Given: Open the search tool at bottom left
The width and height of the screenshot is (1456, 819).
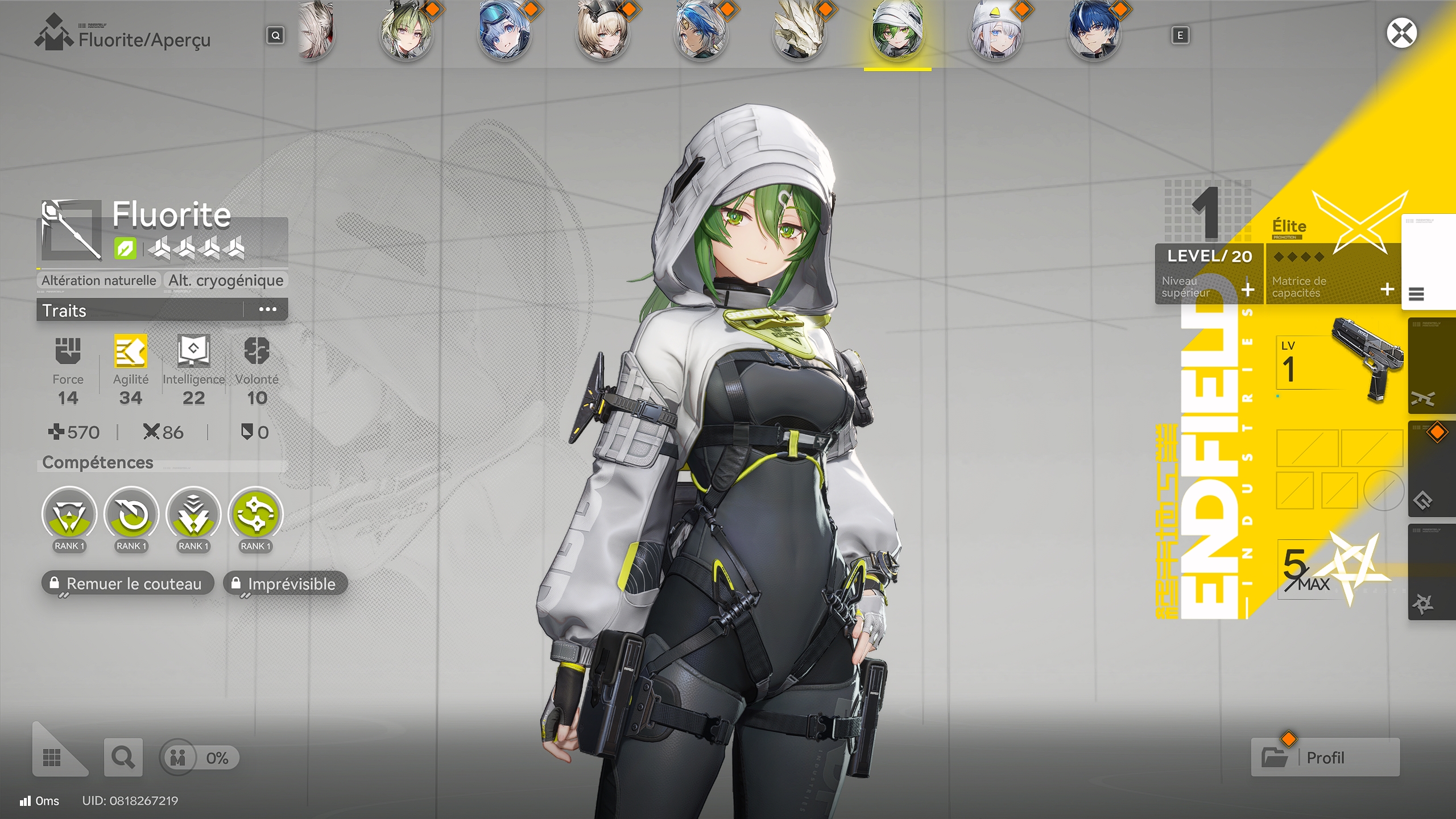Looking at the screenshot, I should [x=122, y=757].
